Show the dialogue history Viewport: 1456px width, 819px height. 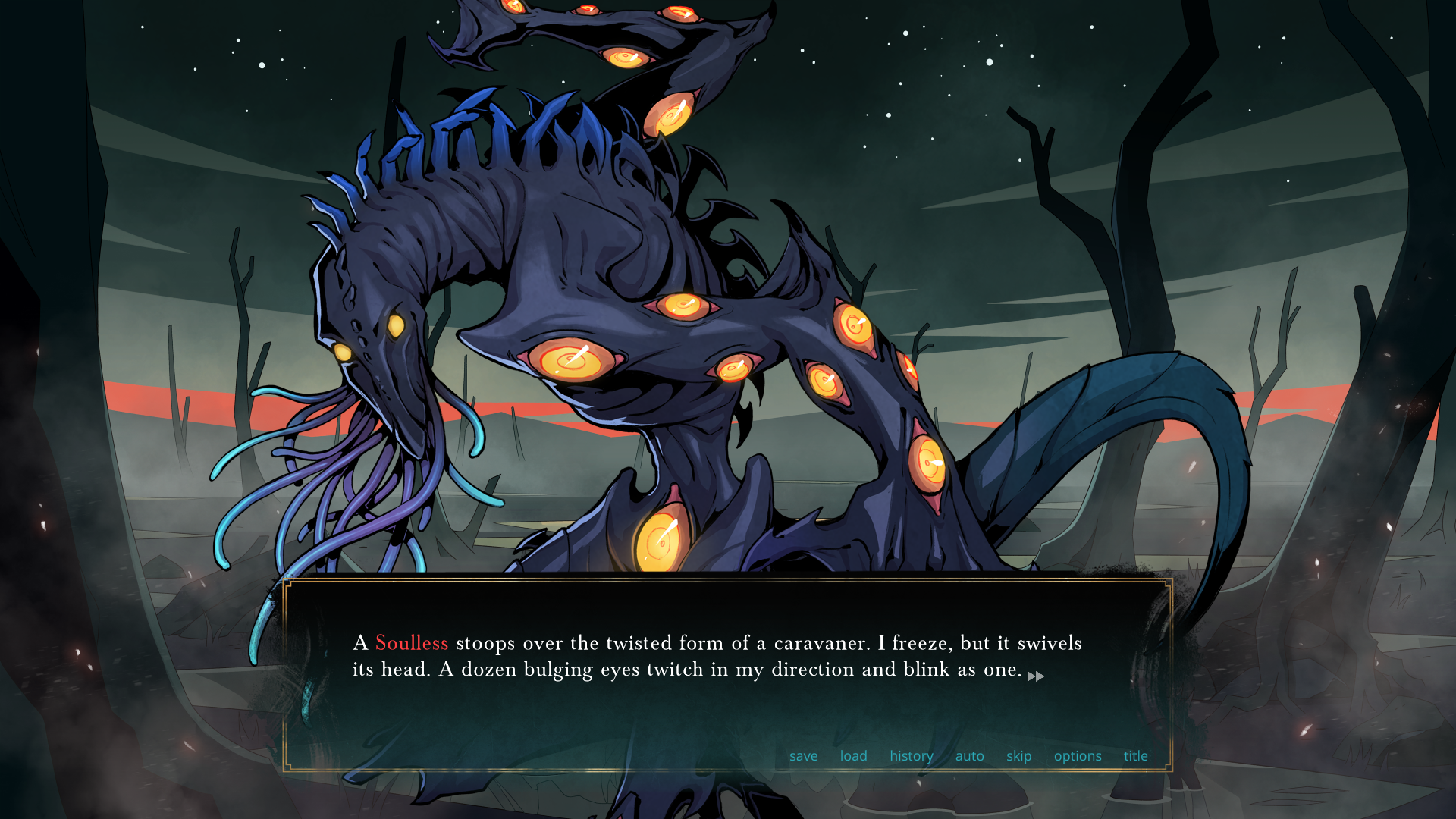click(911, 756)
